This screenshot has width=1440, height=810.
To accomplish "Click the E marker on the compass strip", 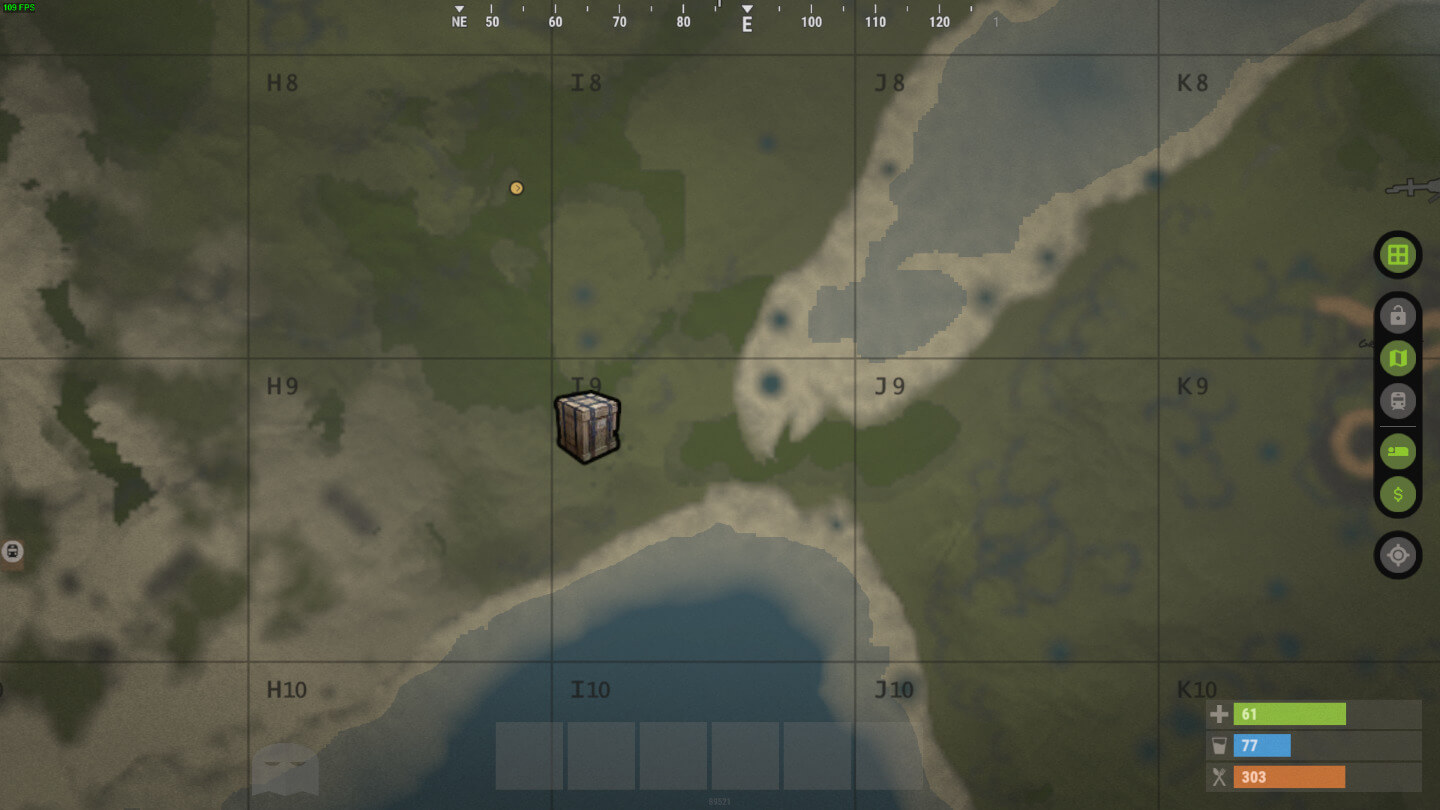I will 745,21.
